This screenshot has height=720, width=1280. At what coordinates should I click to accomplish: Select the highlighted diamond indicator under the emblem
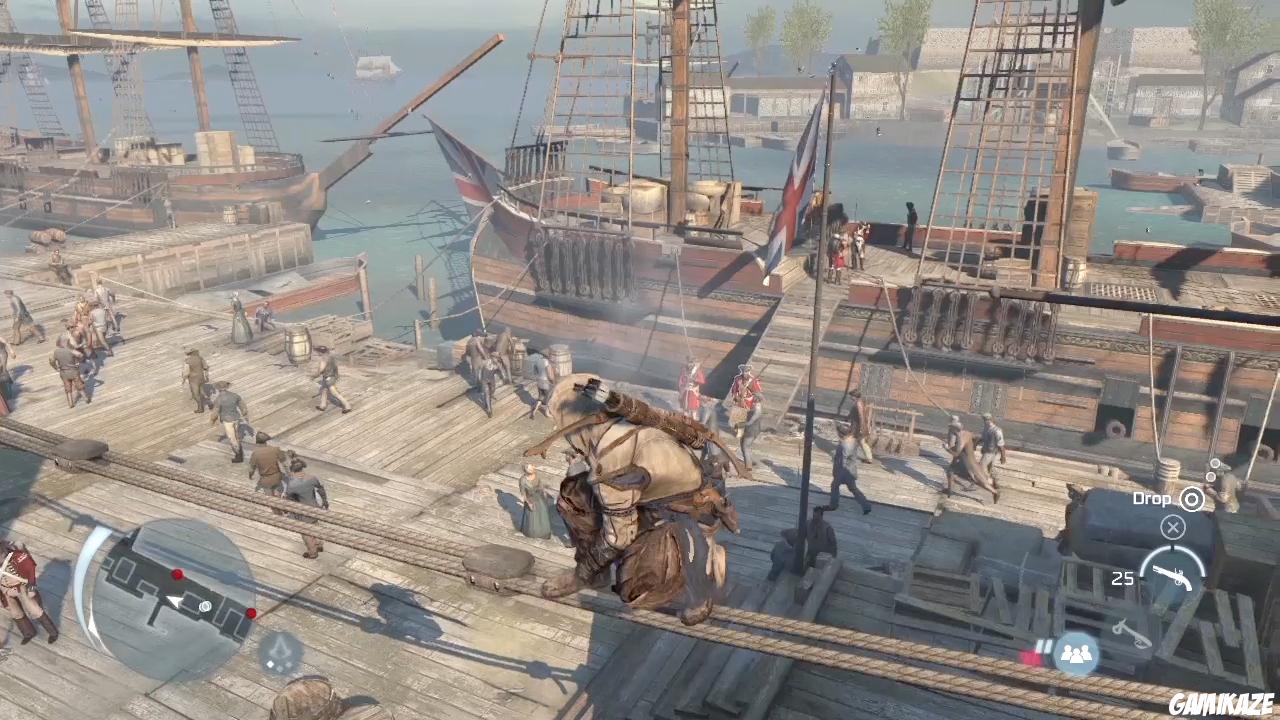270,664
